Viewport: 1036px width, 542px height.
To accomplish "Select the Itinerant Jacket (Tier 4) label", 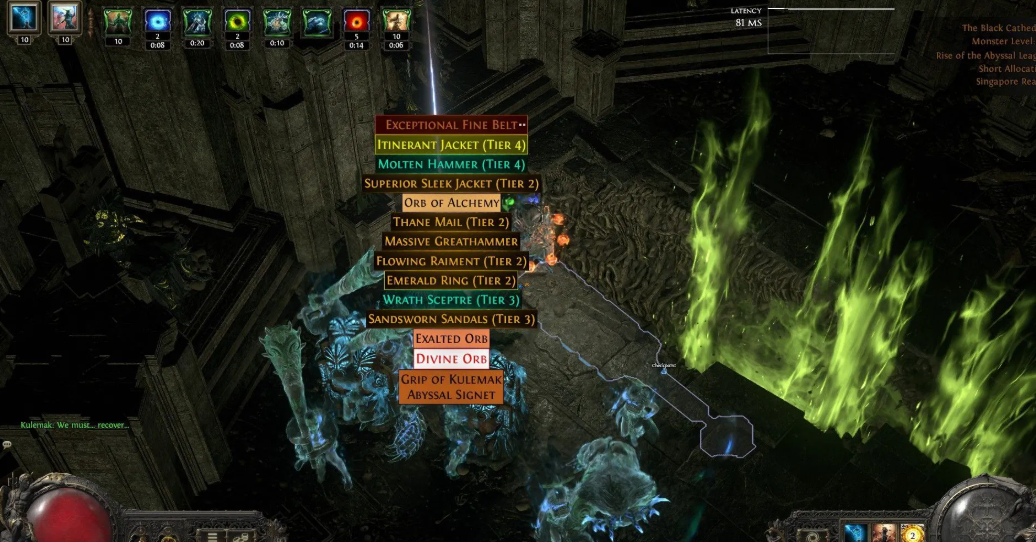I will point(451,145).
